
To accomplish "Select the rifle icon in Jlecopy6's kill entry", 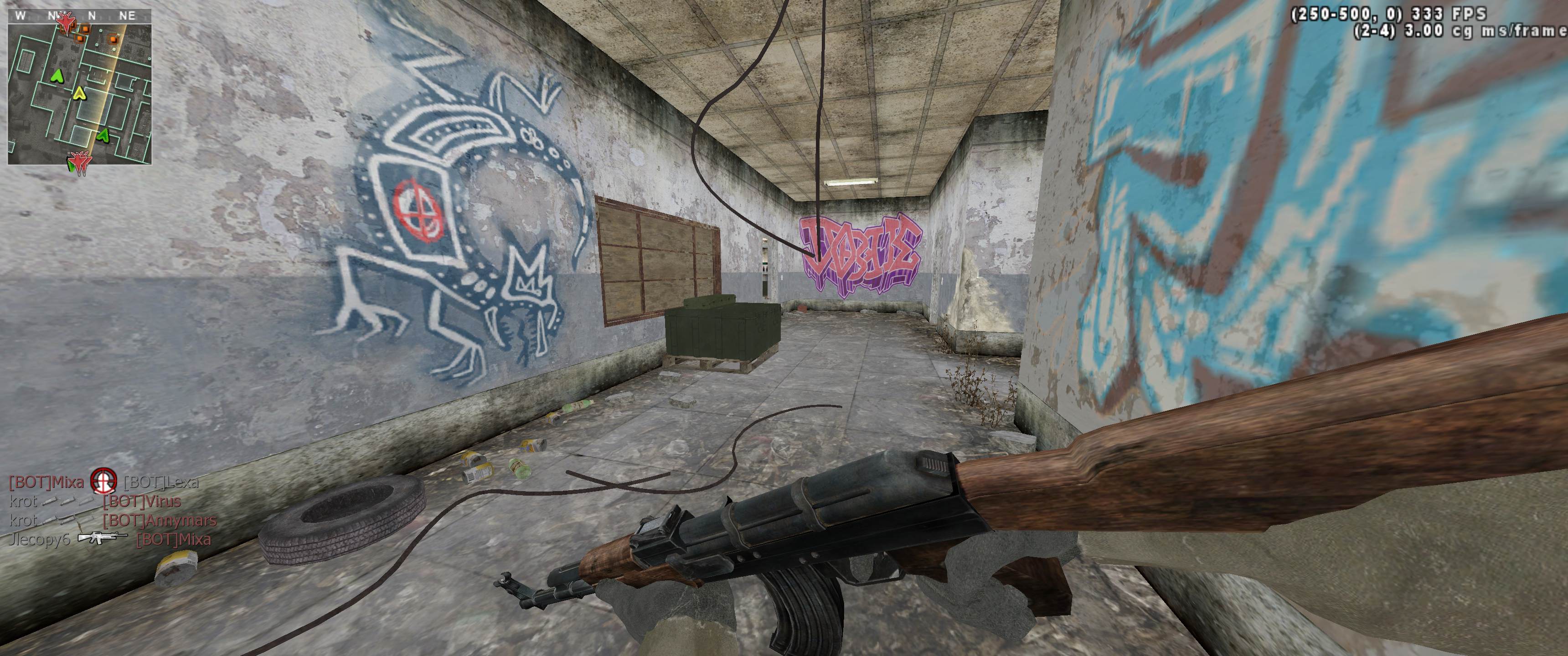I will pos(102,538).
